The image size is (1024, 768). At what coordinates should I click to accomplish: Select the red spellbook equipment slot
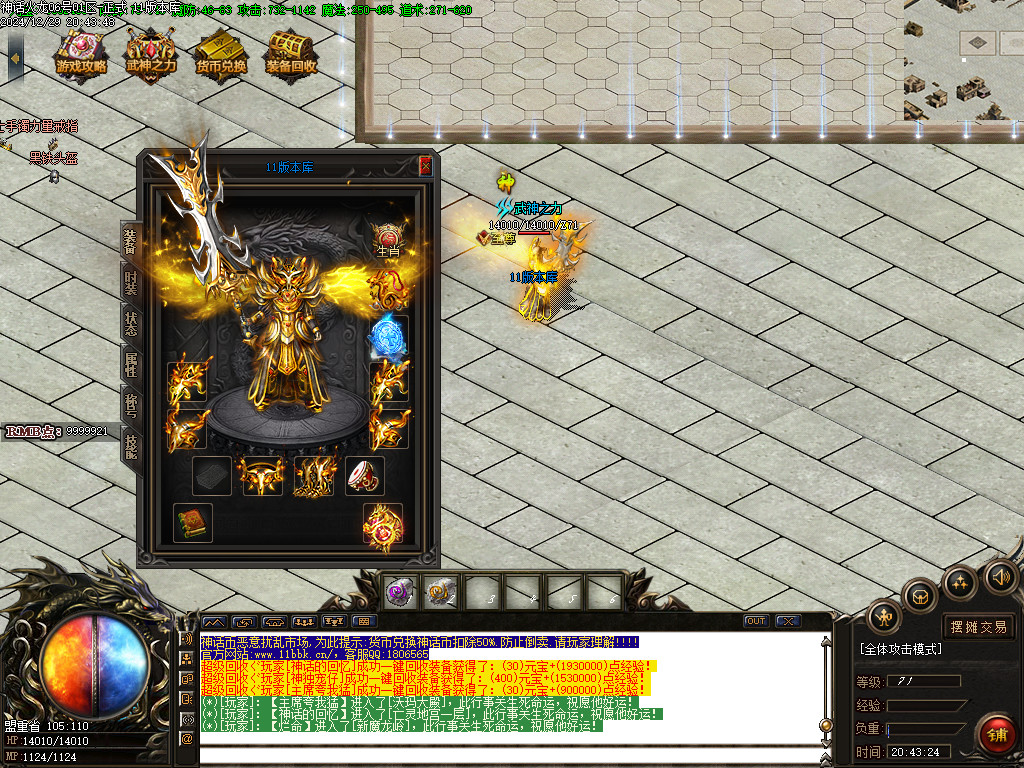[x=192, y=523]
